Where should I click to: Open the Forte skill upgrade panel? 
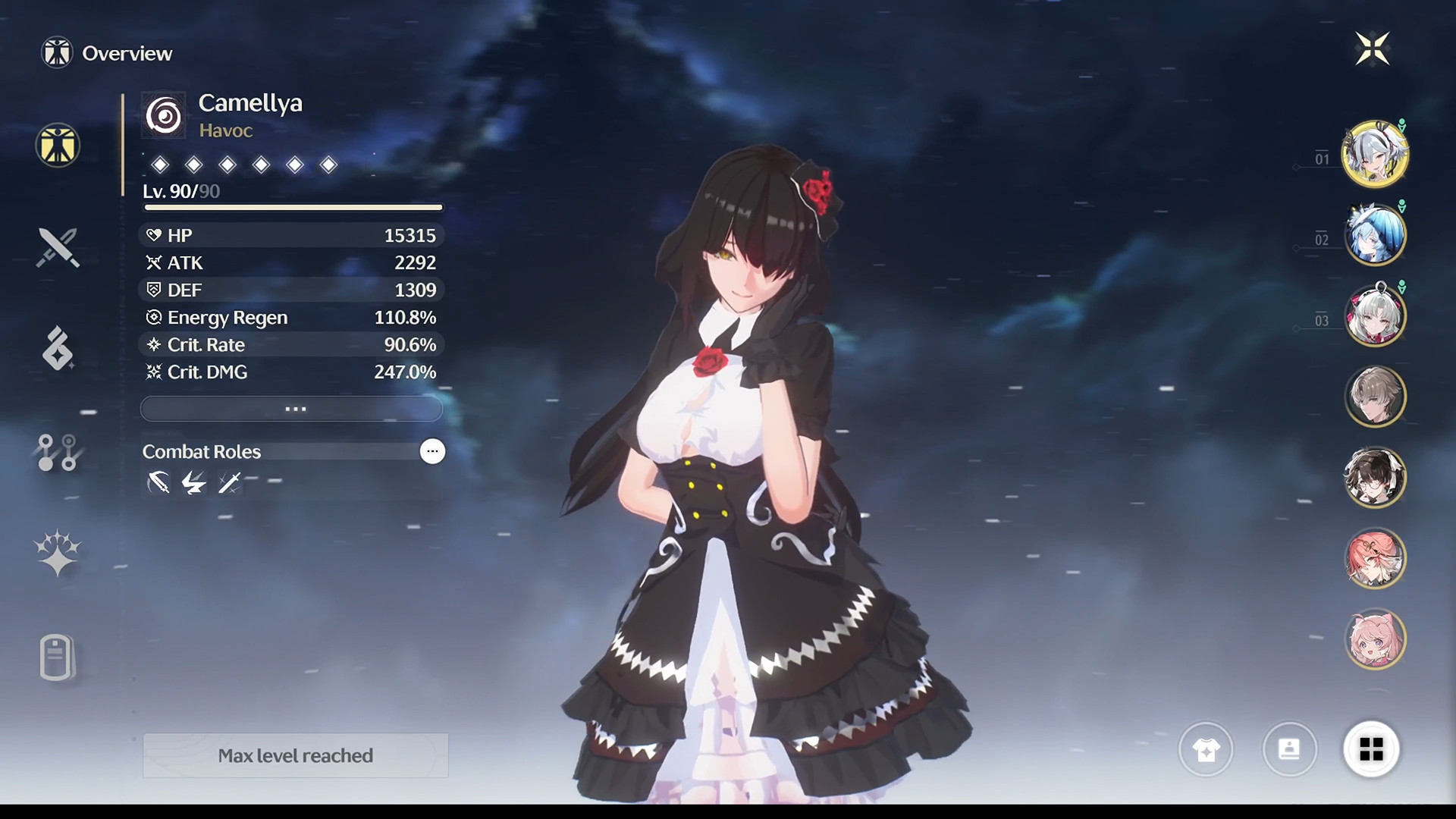pyautogui.click(x=57, y=349)
